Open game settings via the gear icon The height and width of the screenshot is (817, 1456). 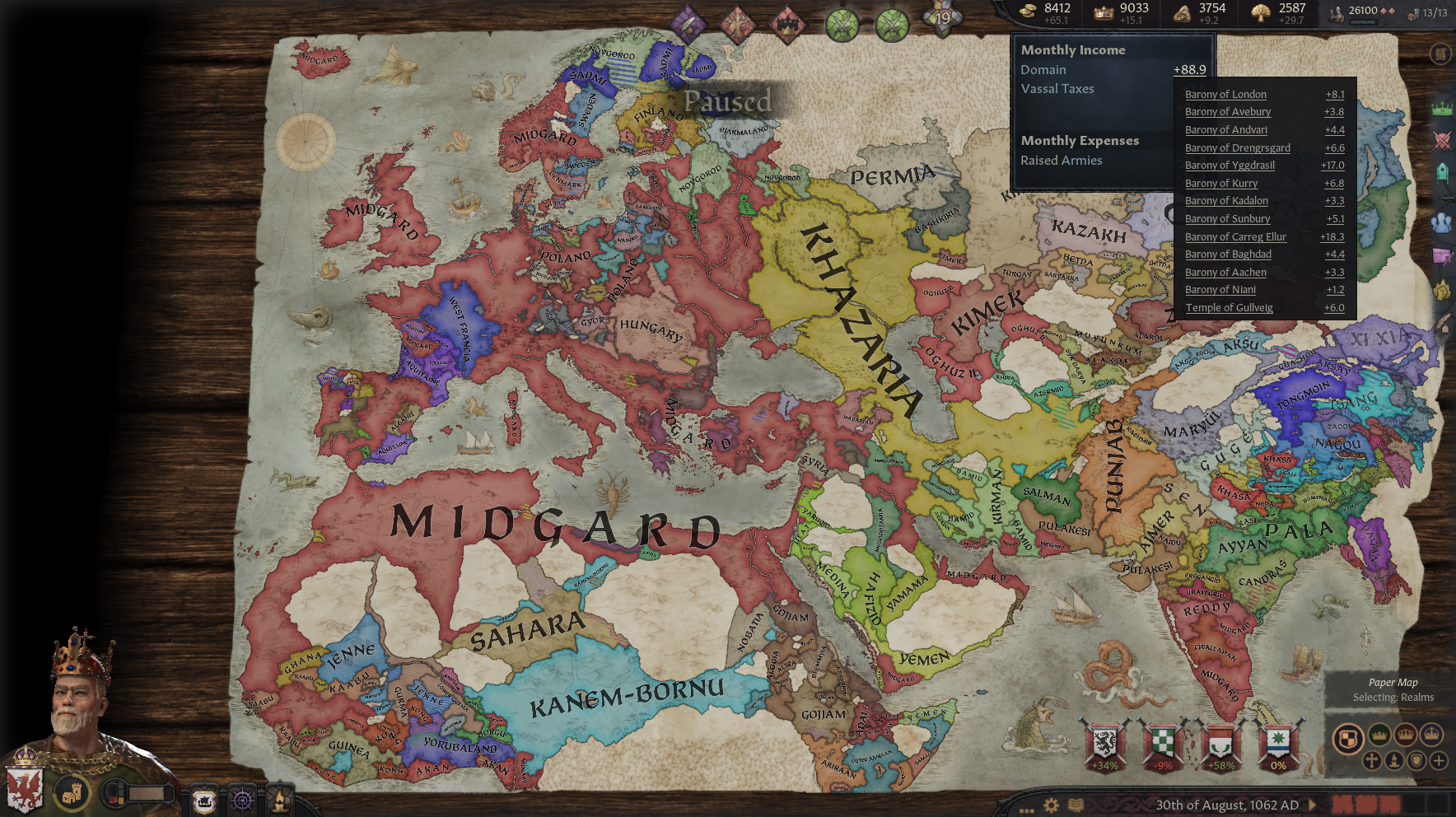(1051, 805)
